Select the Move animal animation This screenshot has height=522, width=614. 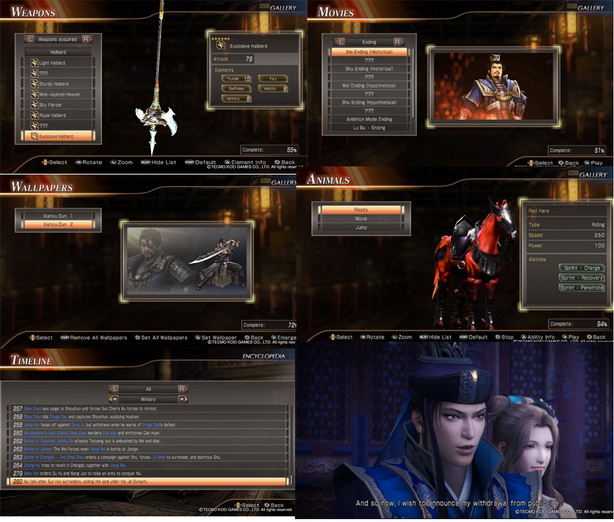[x=361, y=218]
